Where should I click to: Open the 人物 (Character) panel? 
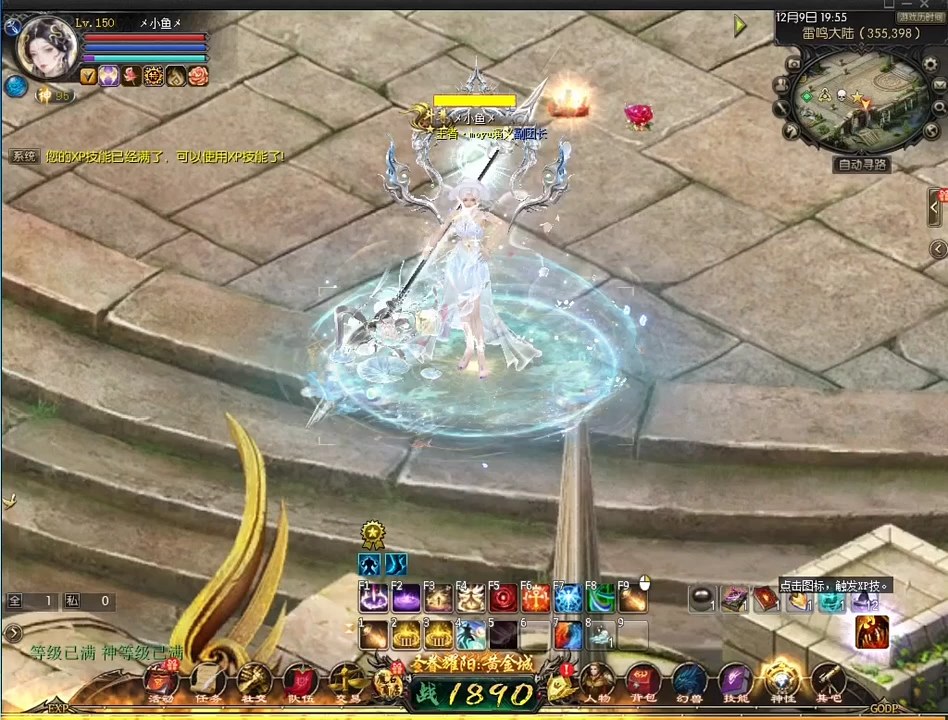coord(597,681)
